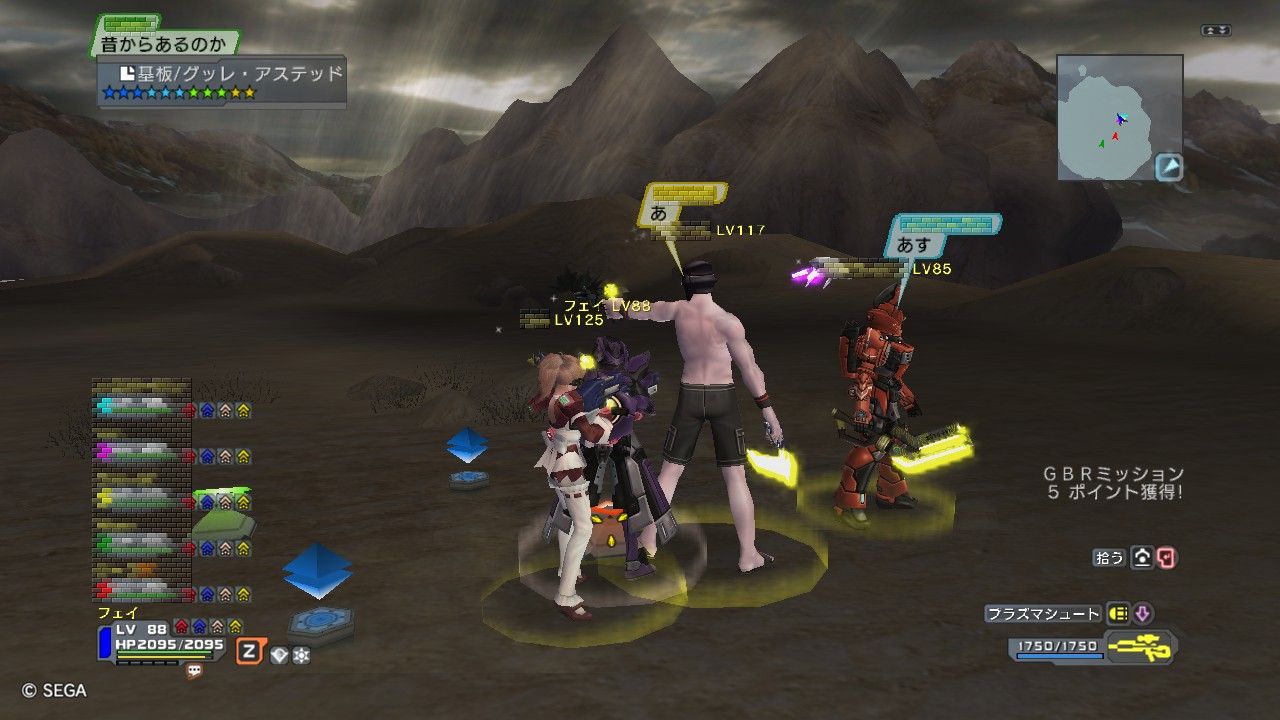Click the pink icon beside 拾う
The width and height of the screenshot is (1280, 720).
[1166, 558]
